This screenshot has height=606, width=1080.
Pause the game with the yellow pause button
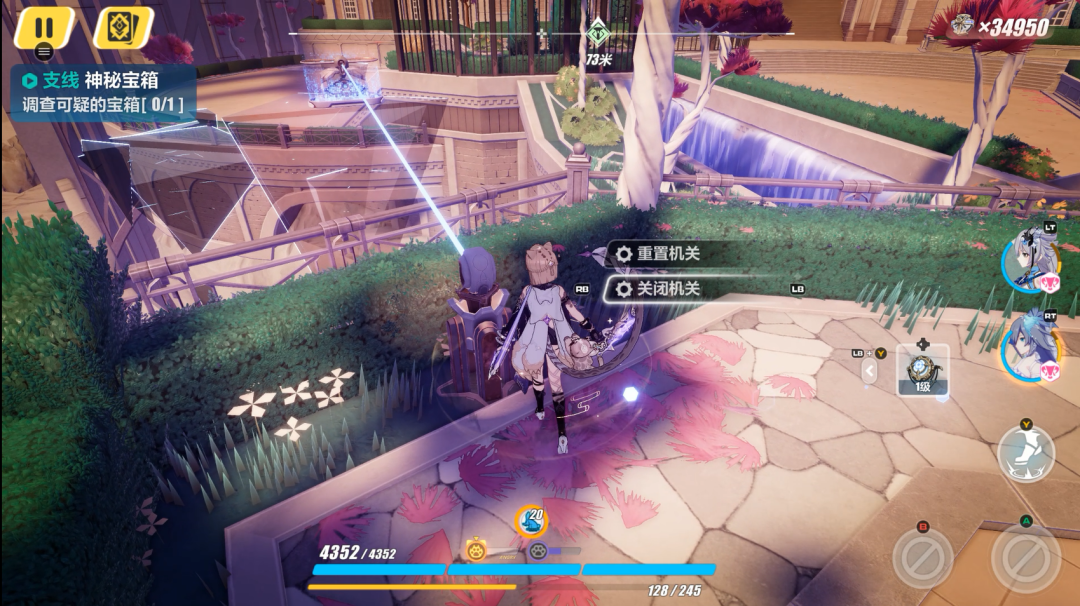[44, 27]
